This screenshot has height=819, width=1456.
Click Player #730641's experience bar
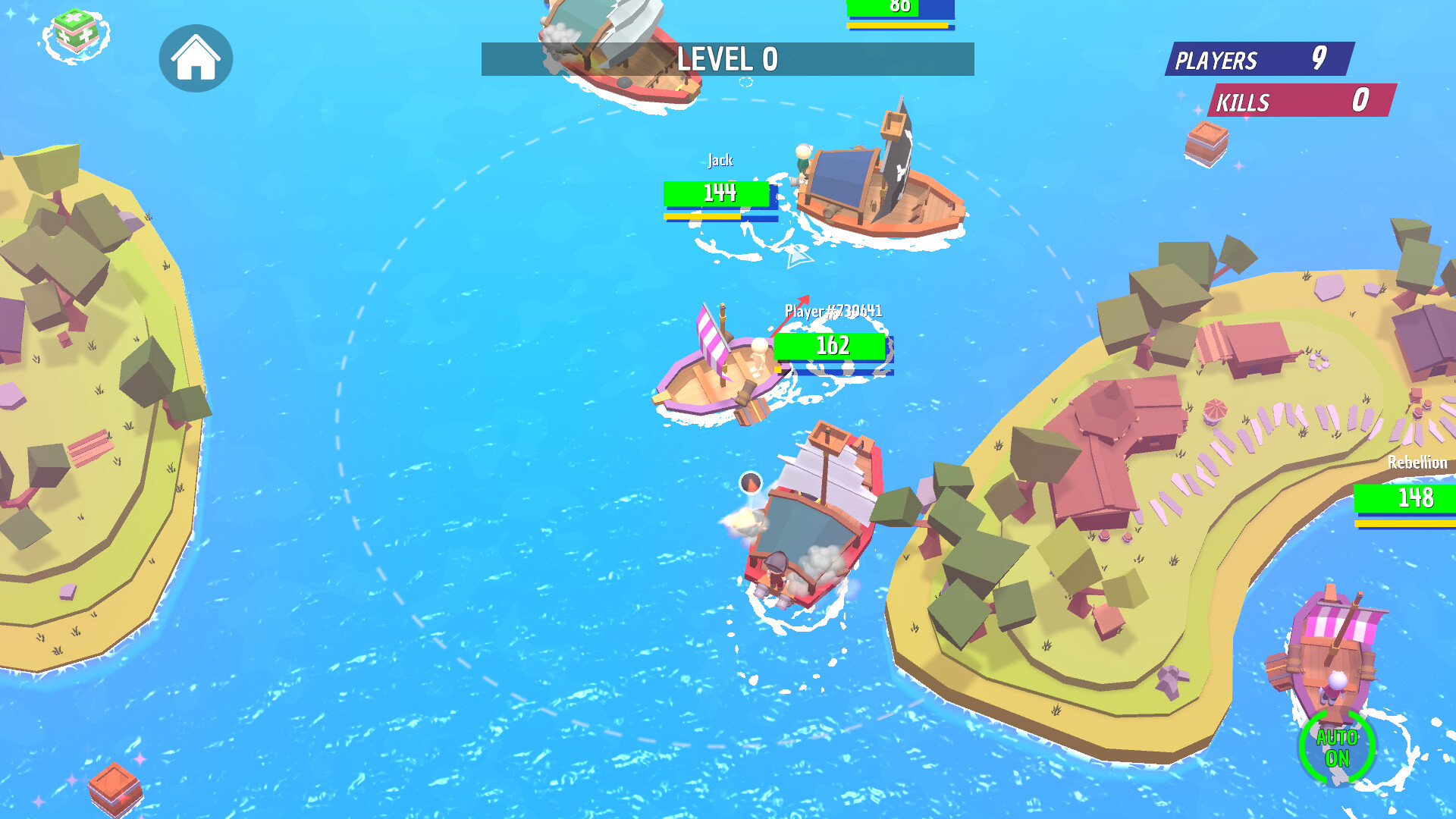pos(834,369)
